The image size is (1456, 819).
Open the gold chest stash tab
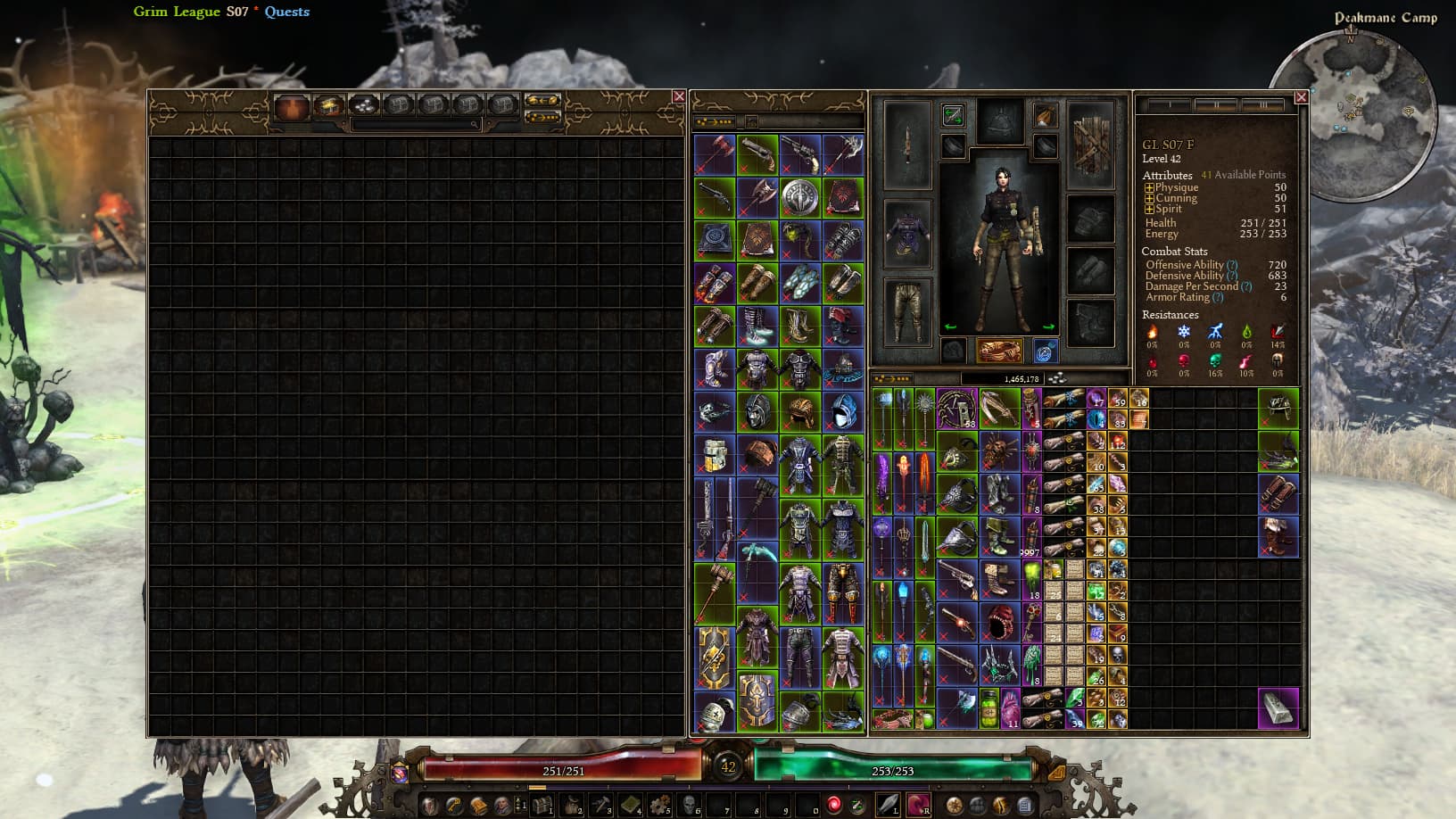(327, 106)
